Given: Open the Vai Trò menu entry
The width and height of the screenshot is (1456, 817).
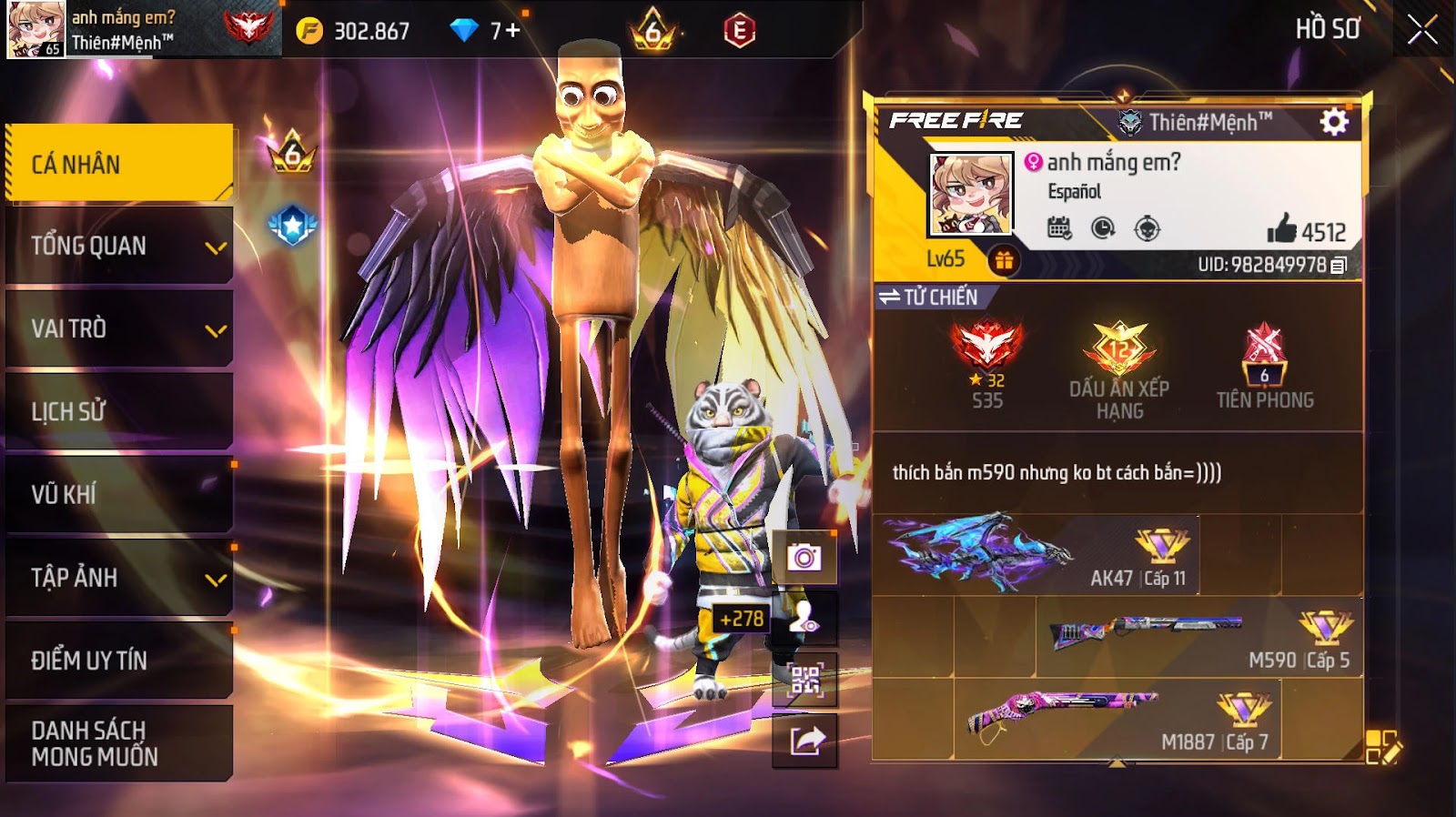Looking at the screenshot, I should pyautogui.click(x=119, y=328).
